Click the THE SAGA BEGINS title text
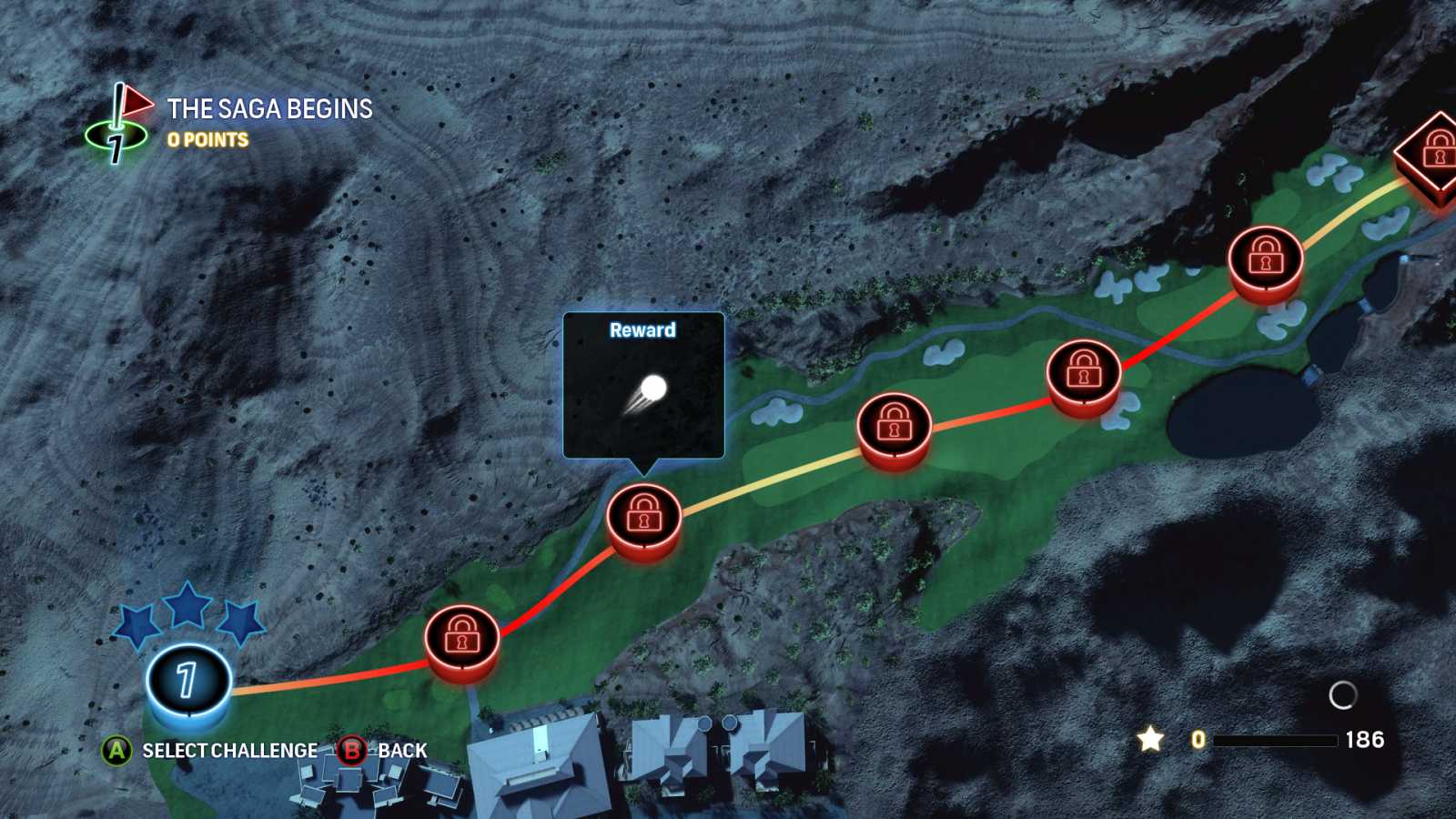This screenshot has height=819, width=1456. click(268, 108)
